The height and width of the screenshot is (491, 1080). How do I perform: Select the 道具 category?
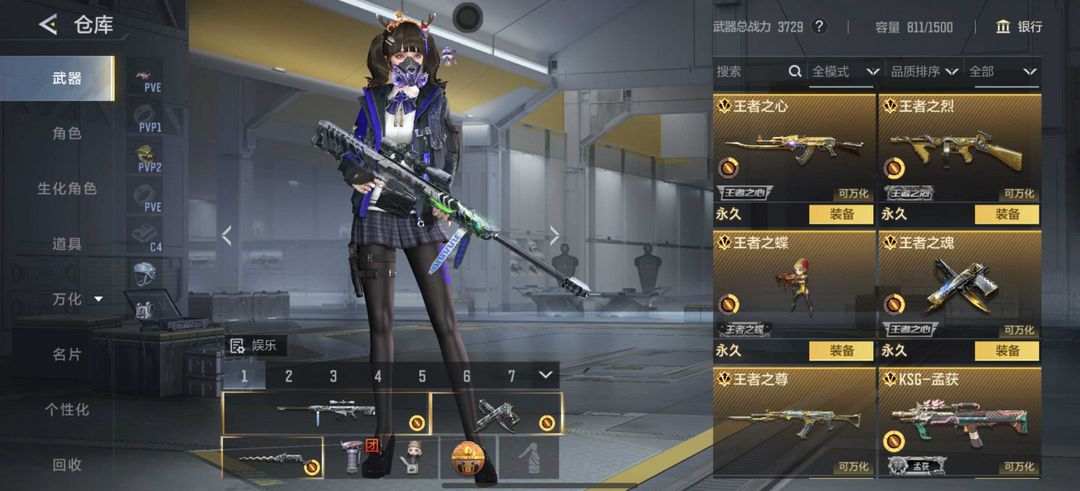coord(67,243)
